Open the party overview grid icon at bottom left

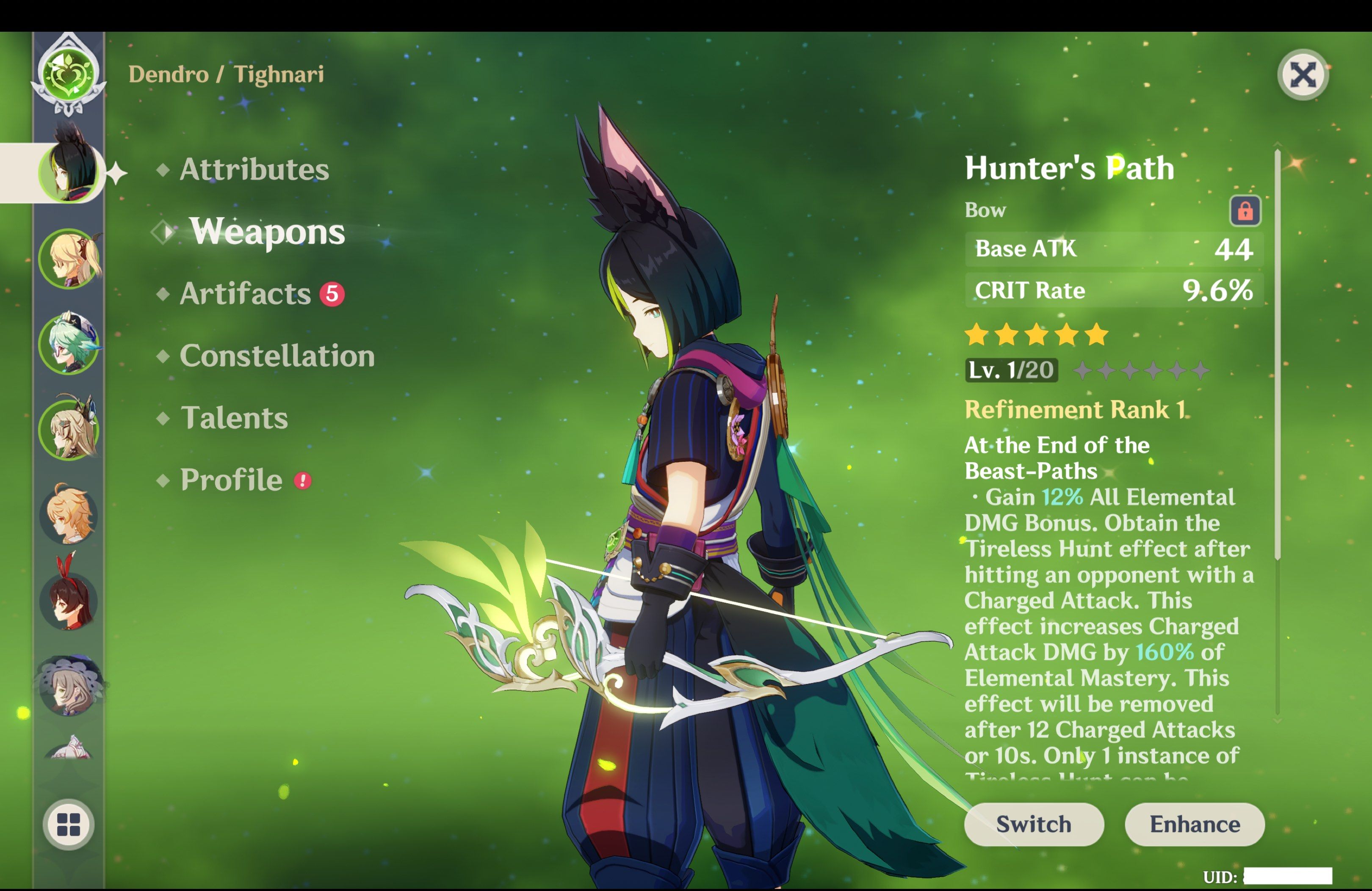[69, 824]
